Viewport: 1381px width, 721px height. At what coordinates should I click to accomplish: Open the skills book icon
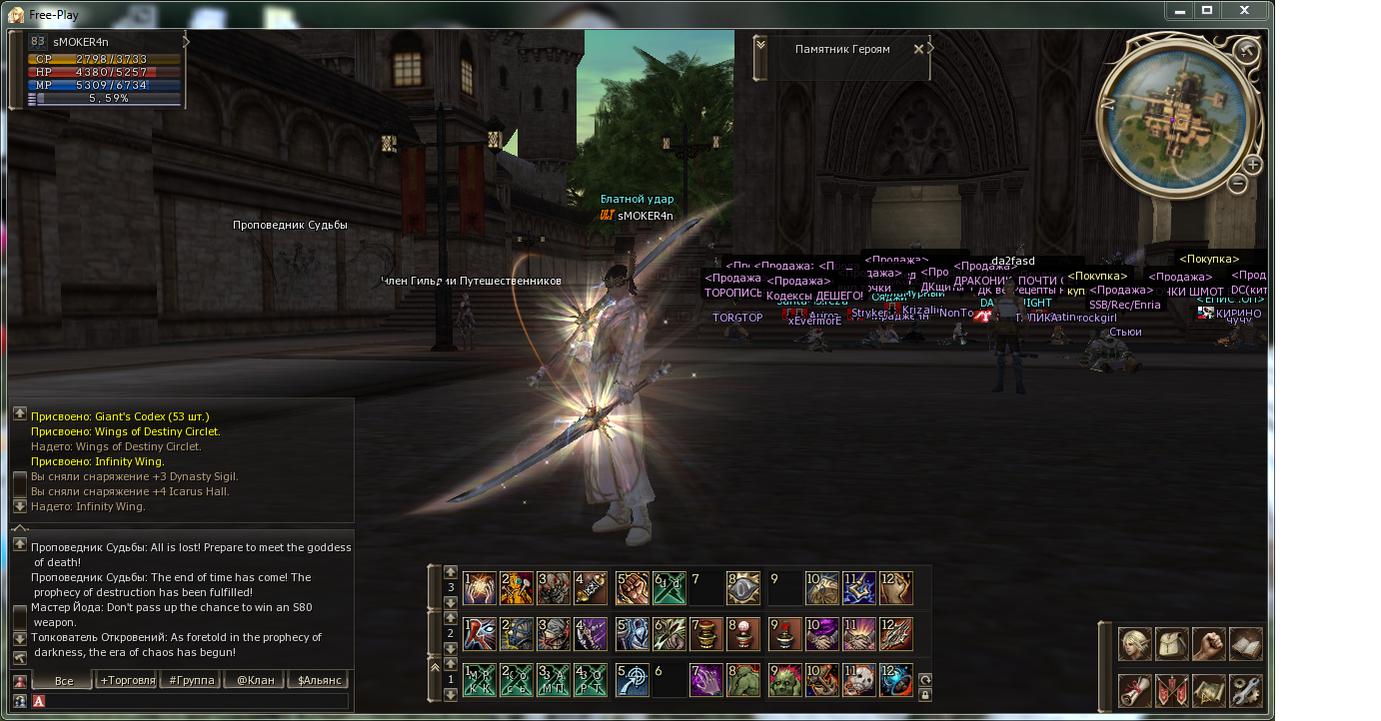pos(1245,645)
